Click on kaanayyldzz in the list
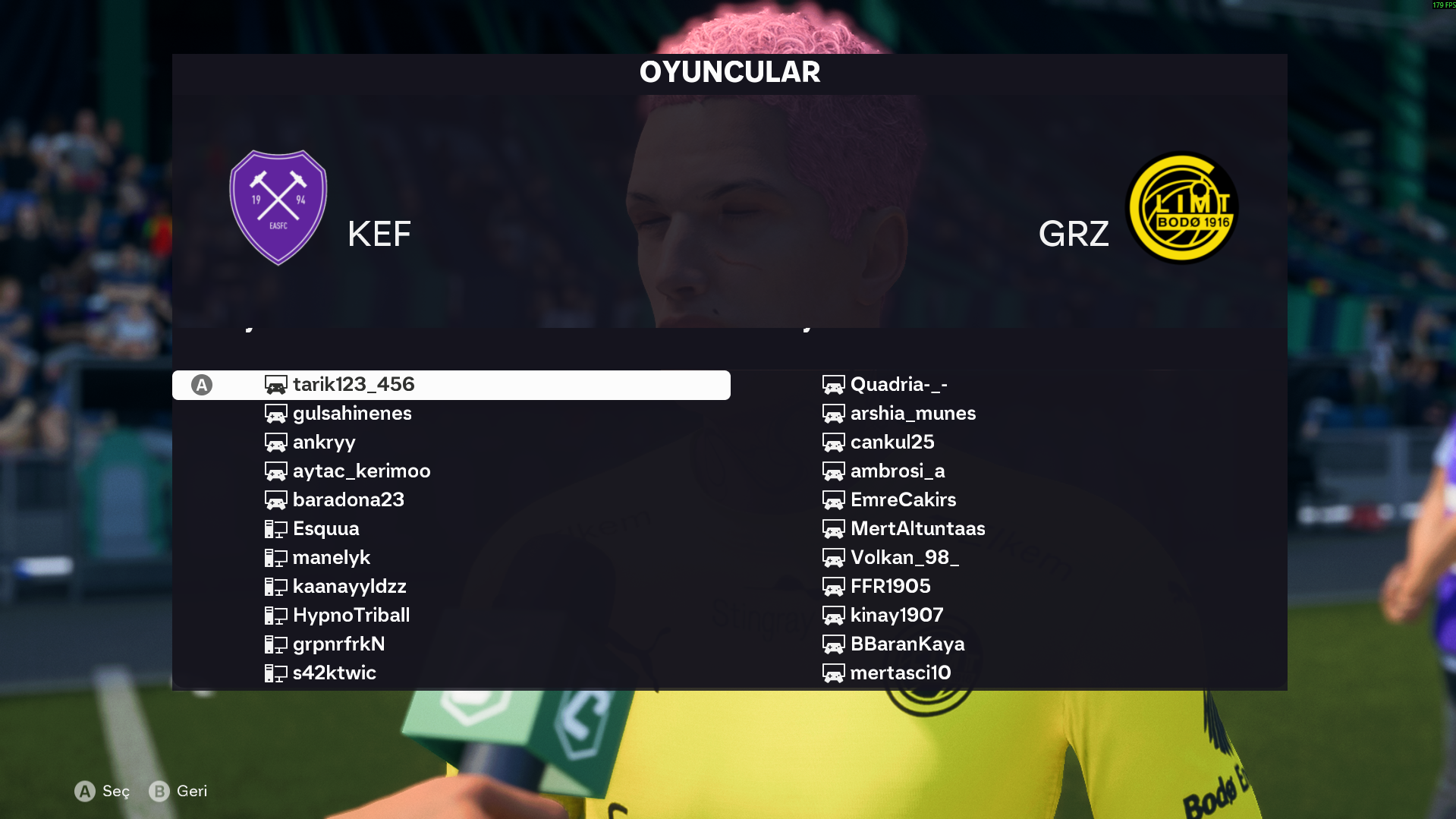1456x819 pixels. [349, 587]
